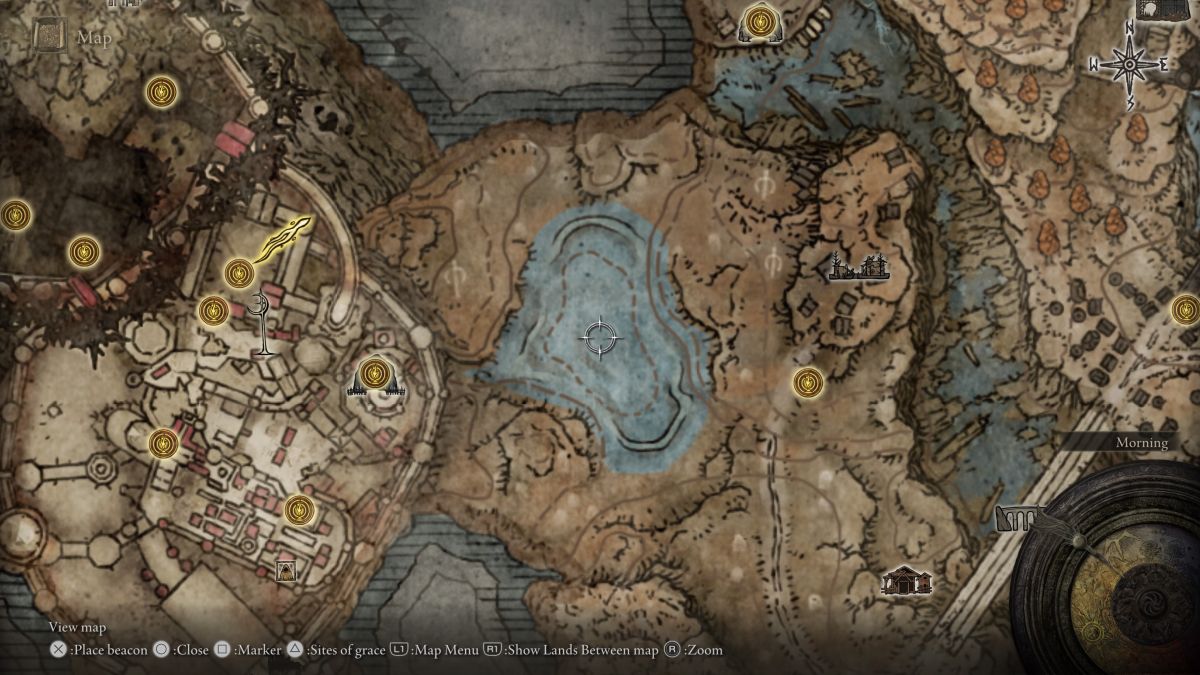Pick the site of grace flanked by spires

pyautogui.click(x=374, y=374)
